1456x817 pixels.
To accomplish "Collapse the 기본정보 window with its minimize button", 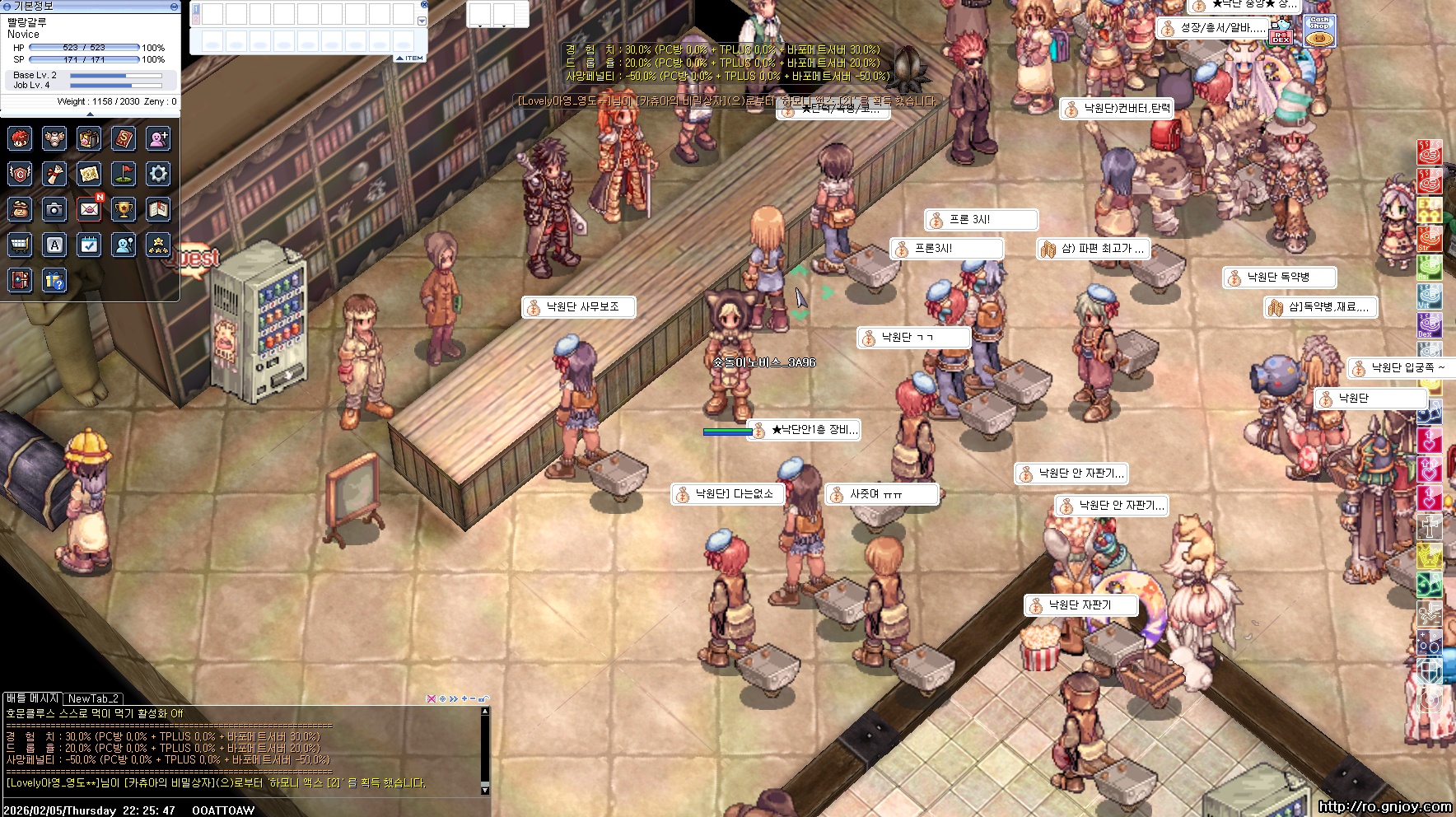I will tap(174, 6).
